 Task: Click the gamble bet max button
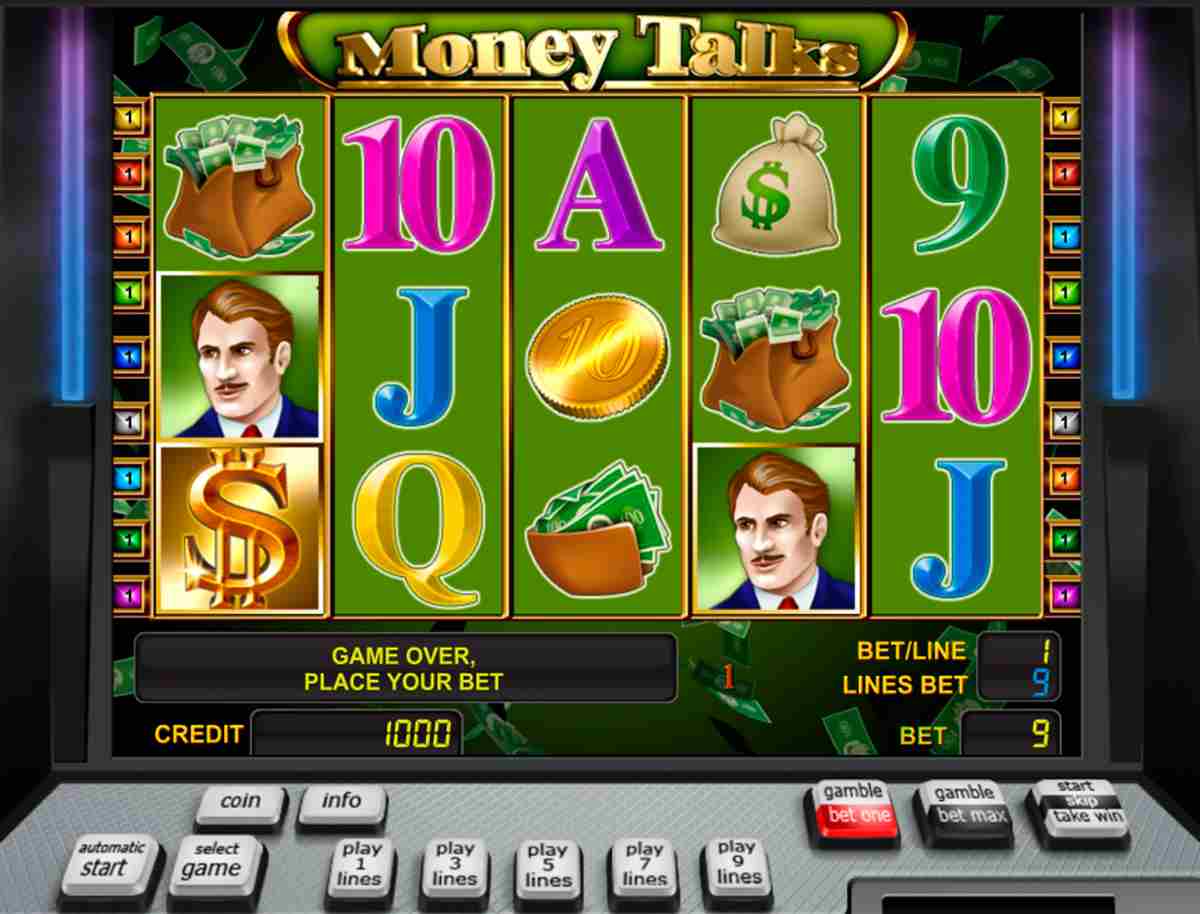point(963,806)
